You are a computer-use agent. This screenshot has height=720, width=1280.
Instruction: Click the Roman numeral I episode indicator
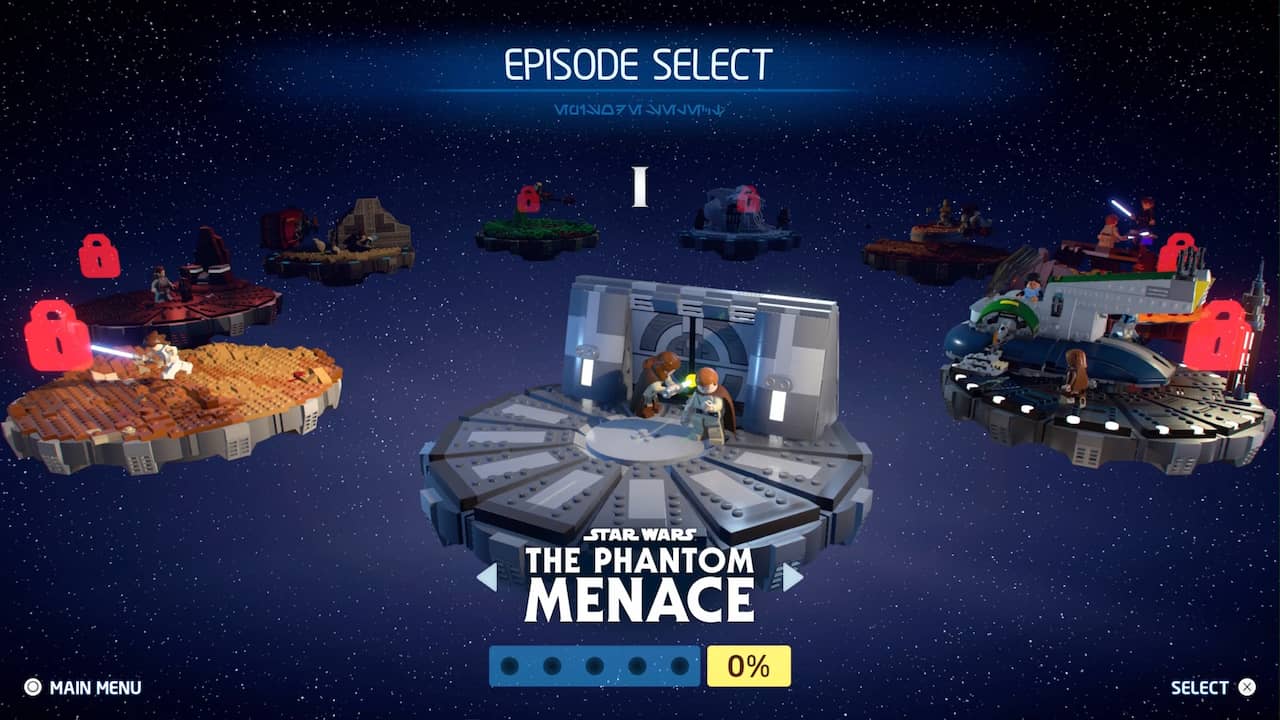(x=640, y=183)
